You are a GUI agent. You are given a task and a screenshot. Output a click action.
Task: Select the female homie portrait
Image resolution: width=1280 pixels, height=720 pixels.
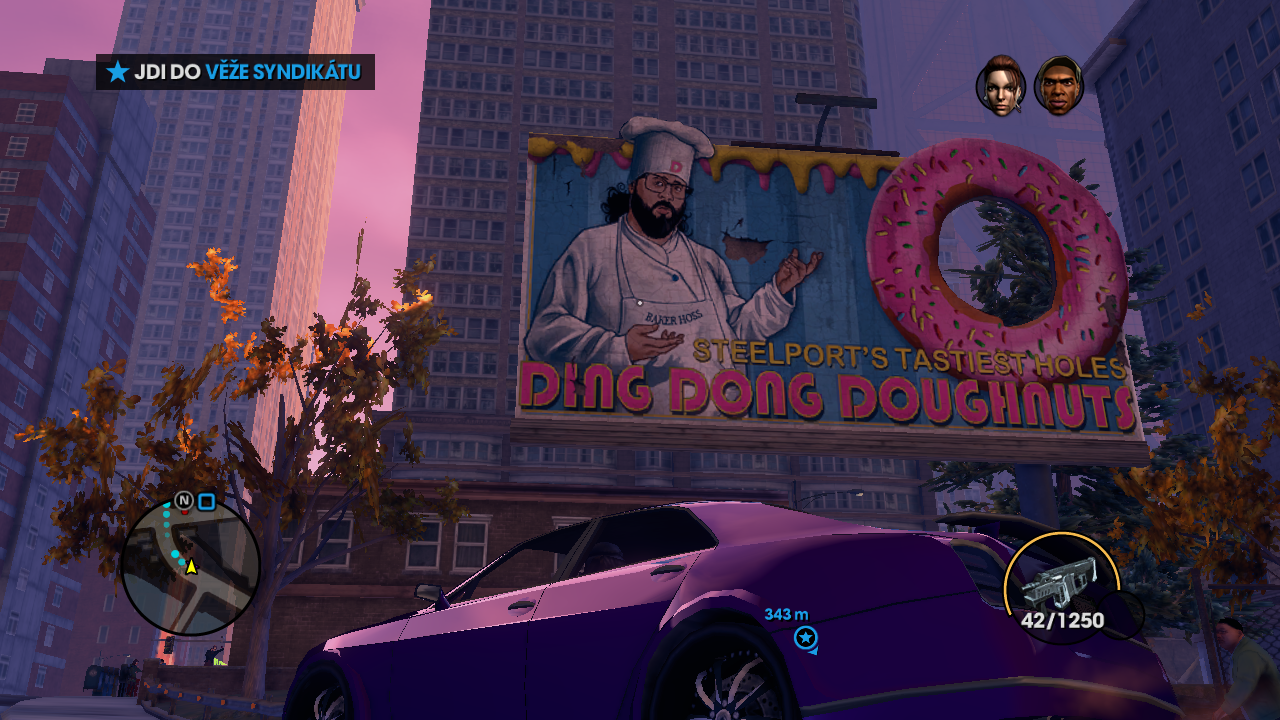[1001, 86]
